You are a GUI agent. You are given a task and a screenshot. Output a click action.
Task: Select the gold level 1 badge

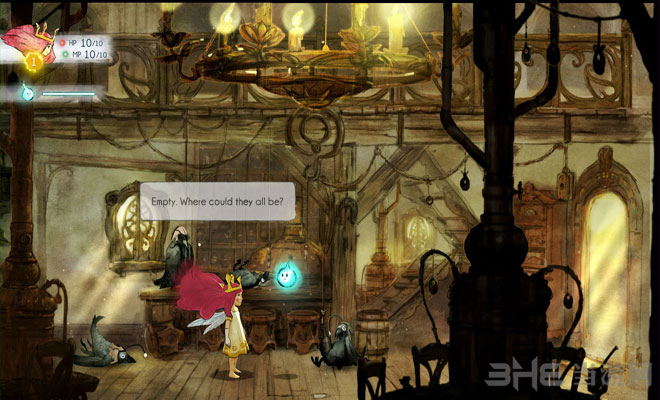pyautogui.click(x=32, y=63)
